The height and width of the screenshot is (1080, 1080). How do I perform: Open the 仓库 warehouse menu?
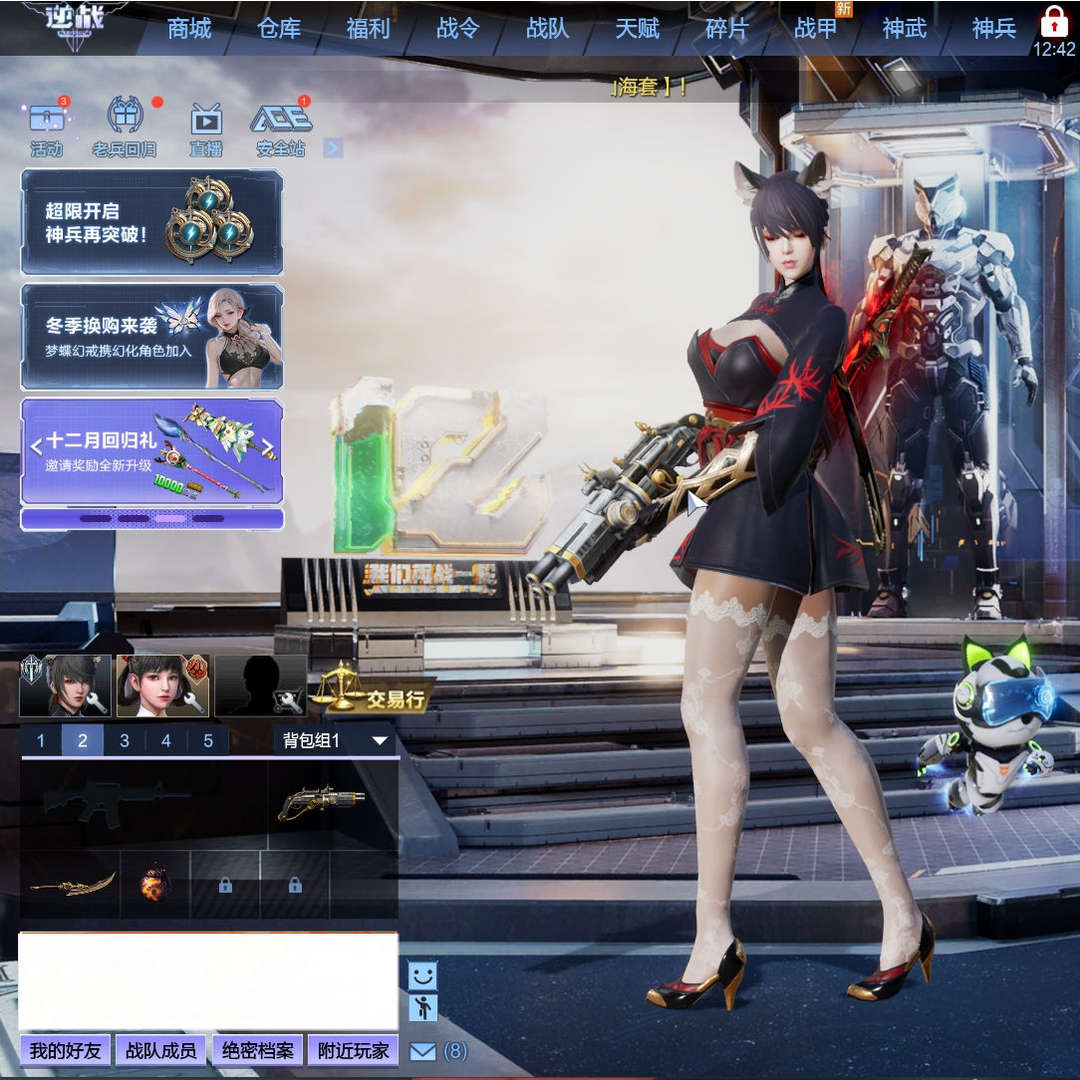coord(279,28)
